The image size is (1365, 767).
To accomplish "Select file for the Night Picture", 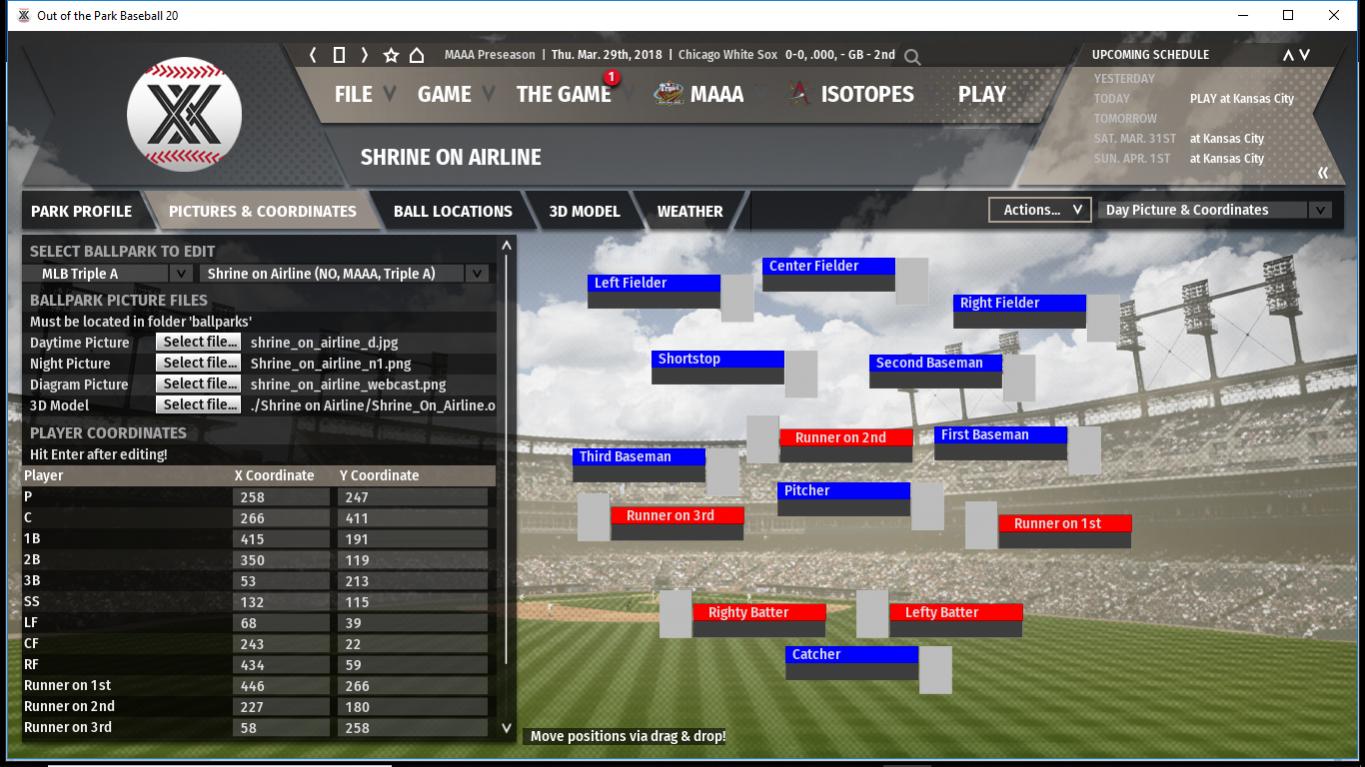I will click(198, 363).
